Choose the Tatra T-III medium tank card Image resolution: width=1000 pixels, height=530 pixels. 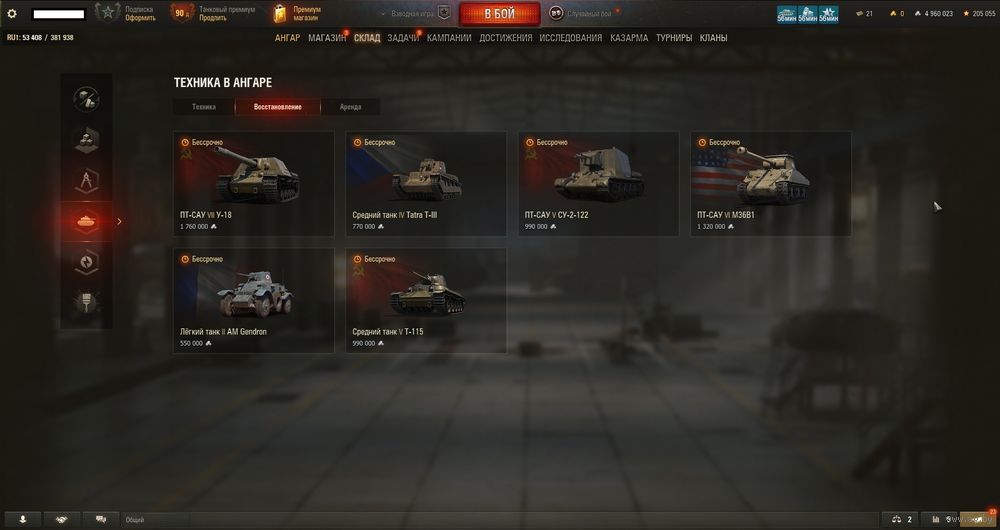[x=426, y=184]
